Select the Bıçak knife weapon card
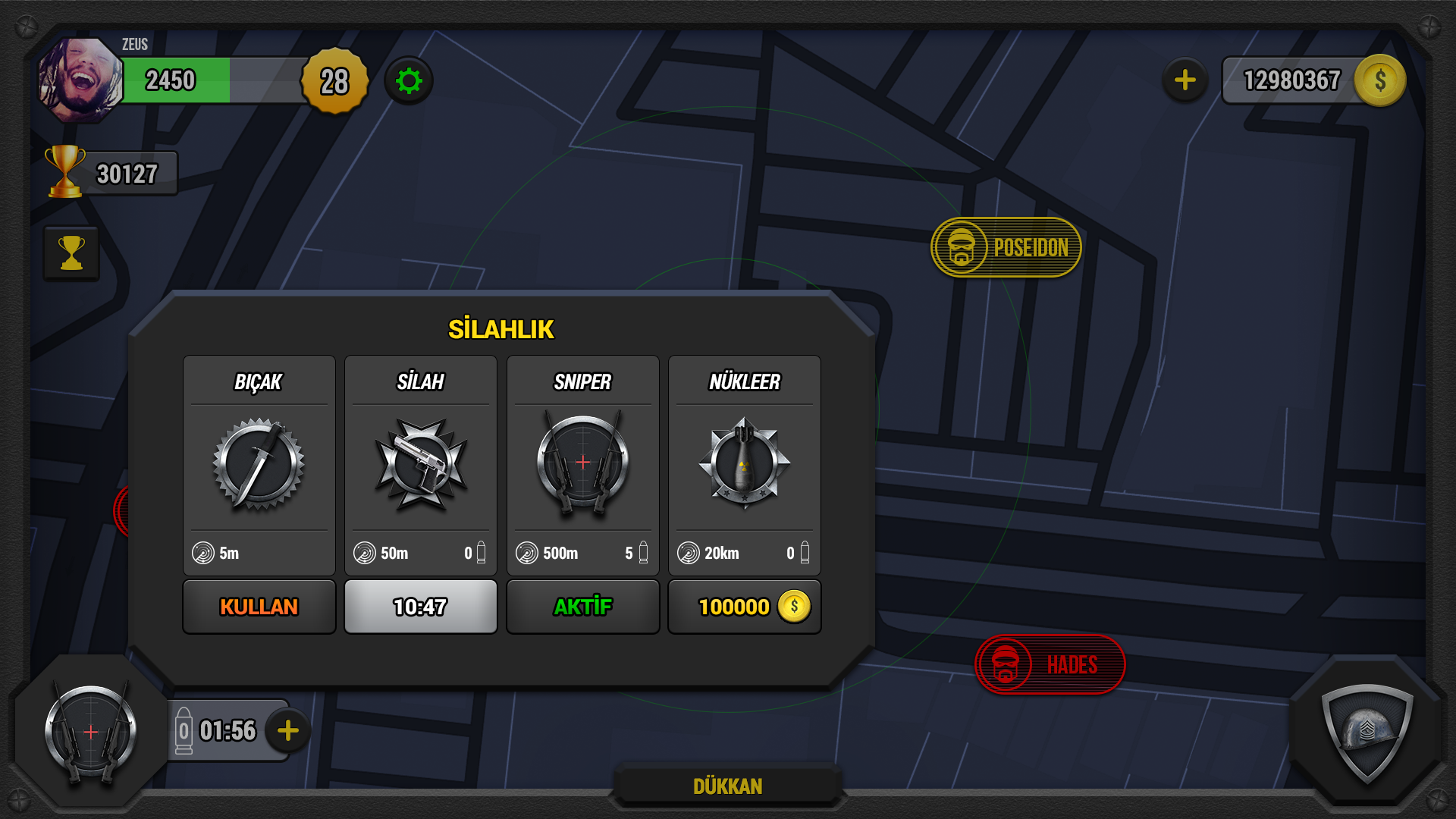1456x819 pixels. 259,464
